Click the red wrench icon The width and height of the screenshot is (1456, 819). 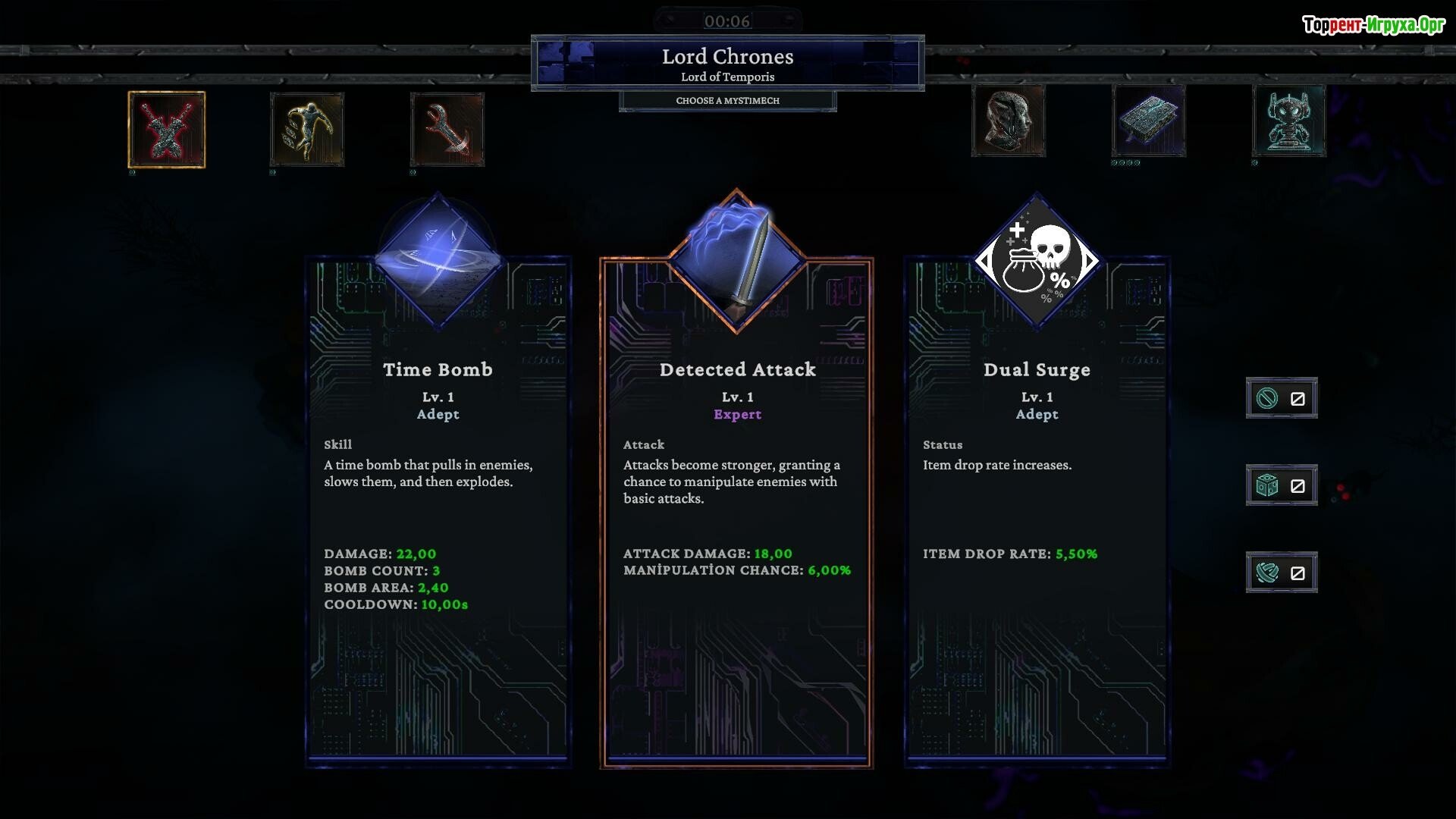[447, 129]
